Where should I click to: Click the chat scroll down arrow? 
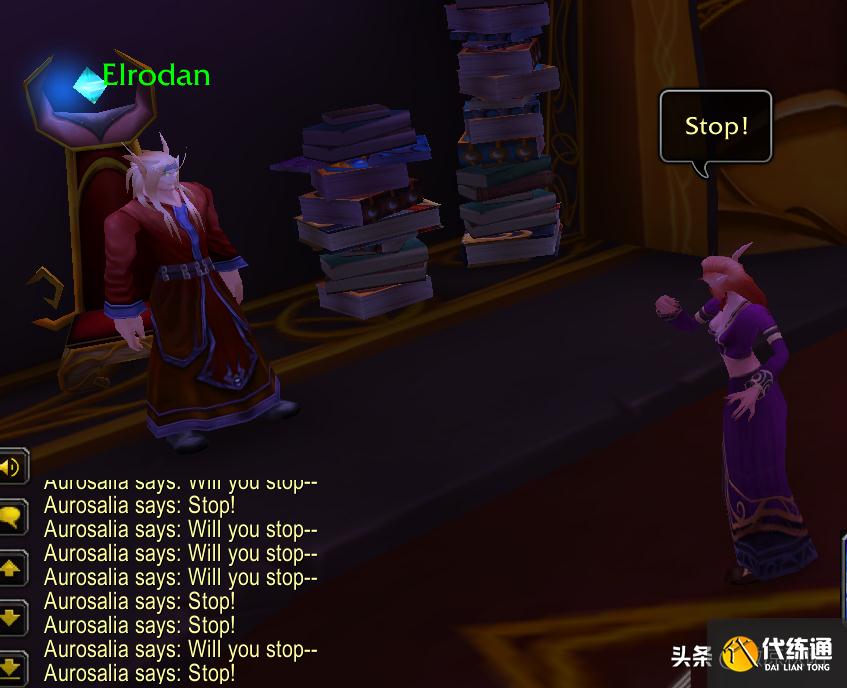tap(11, 618)
